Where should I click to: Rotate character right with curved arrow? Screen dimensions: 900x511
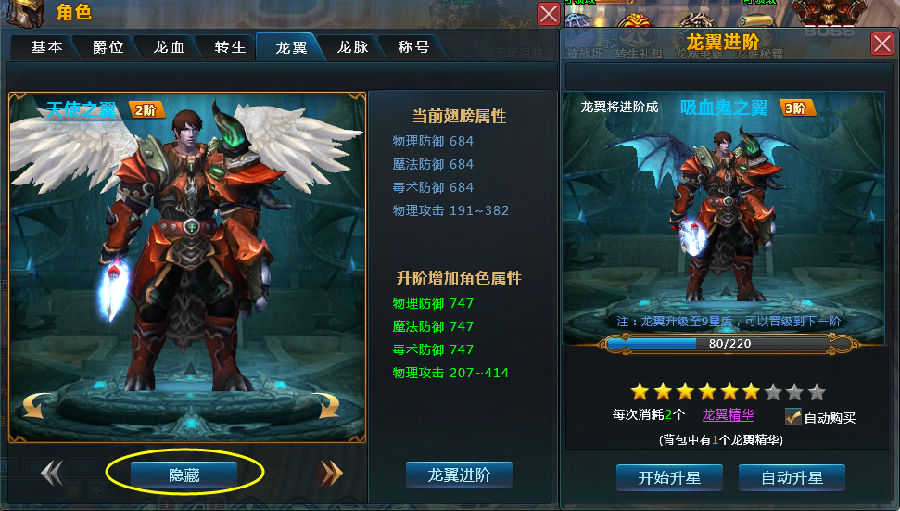pos(328,405)
